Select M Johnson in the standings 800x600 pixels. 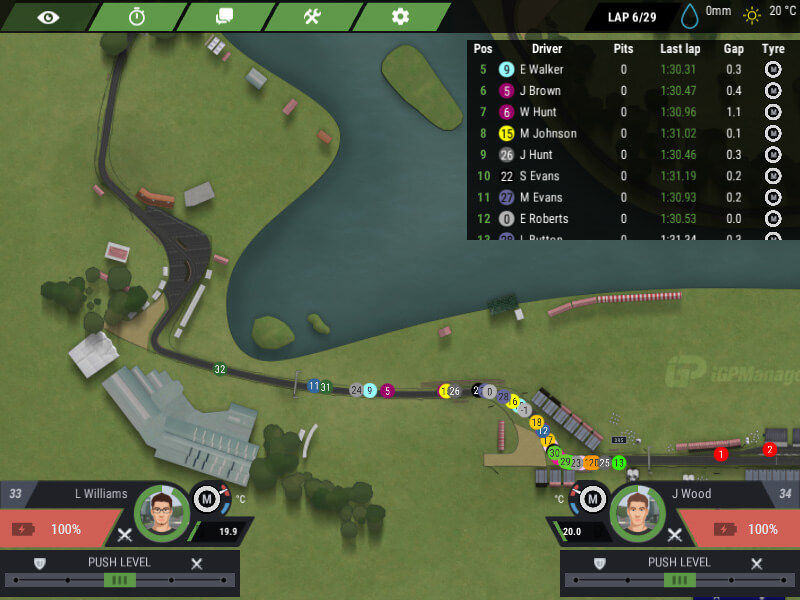tap(548, 133)
